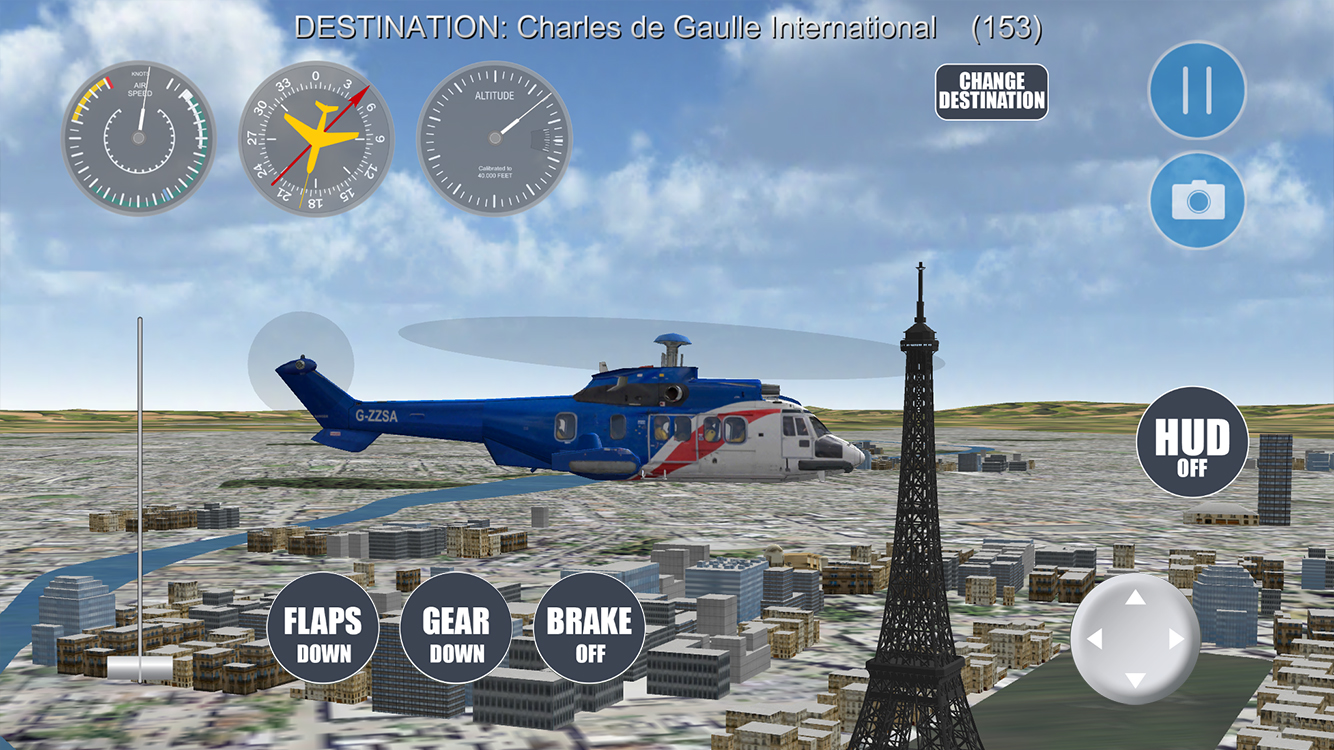Screen dimensions: 1334x750
Task: Tap the right arrow on the directional pad
Action: [x=1176, y=639]
